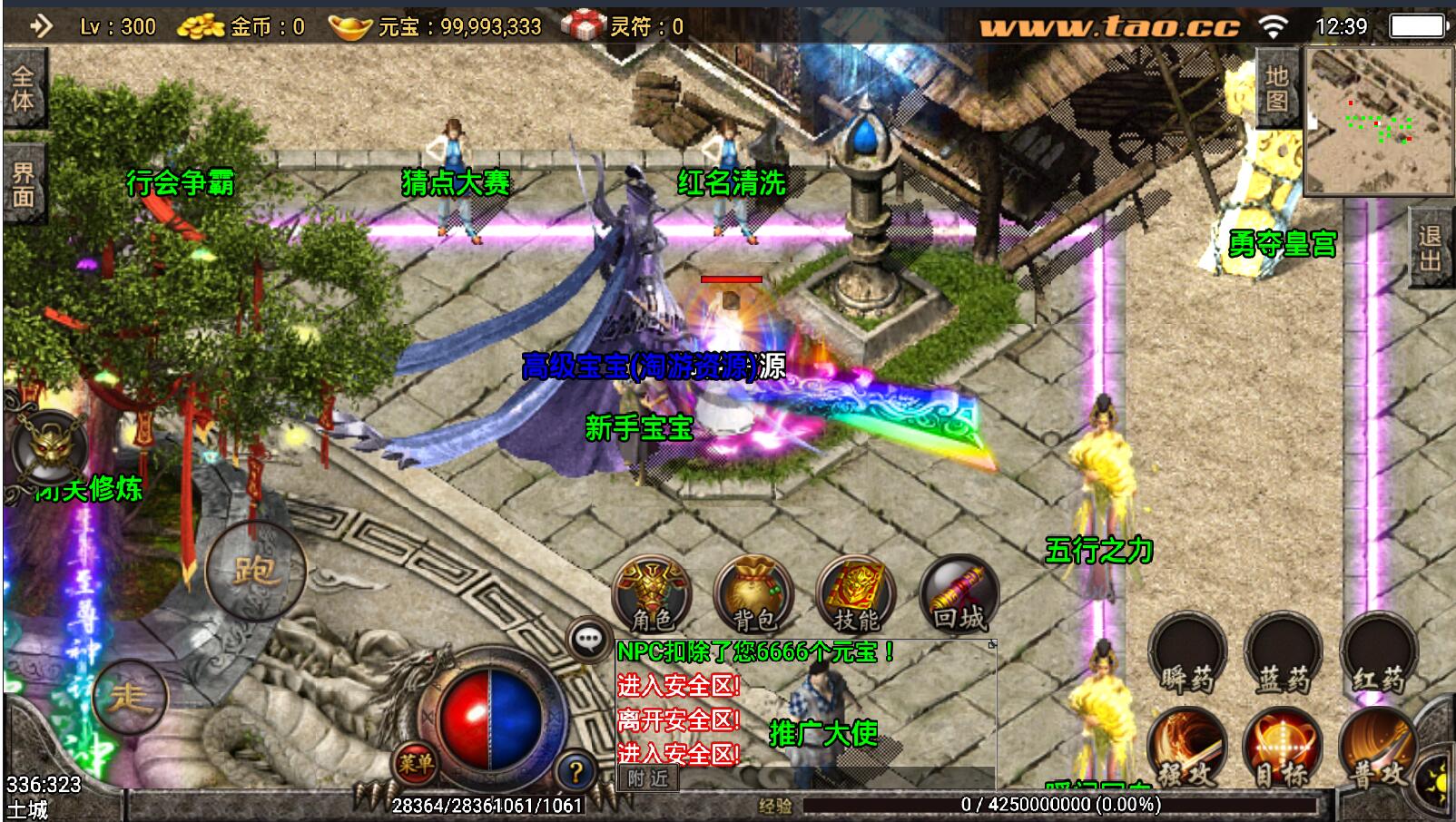Tap the 跑 run button
The width and height of the screenshot is (1456, 822).
255,570
